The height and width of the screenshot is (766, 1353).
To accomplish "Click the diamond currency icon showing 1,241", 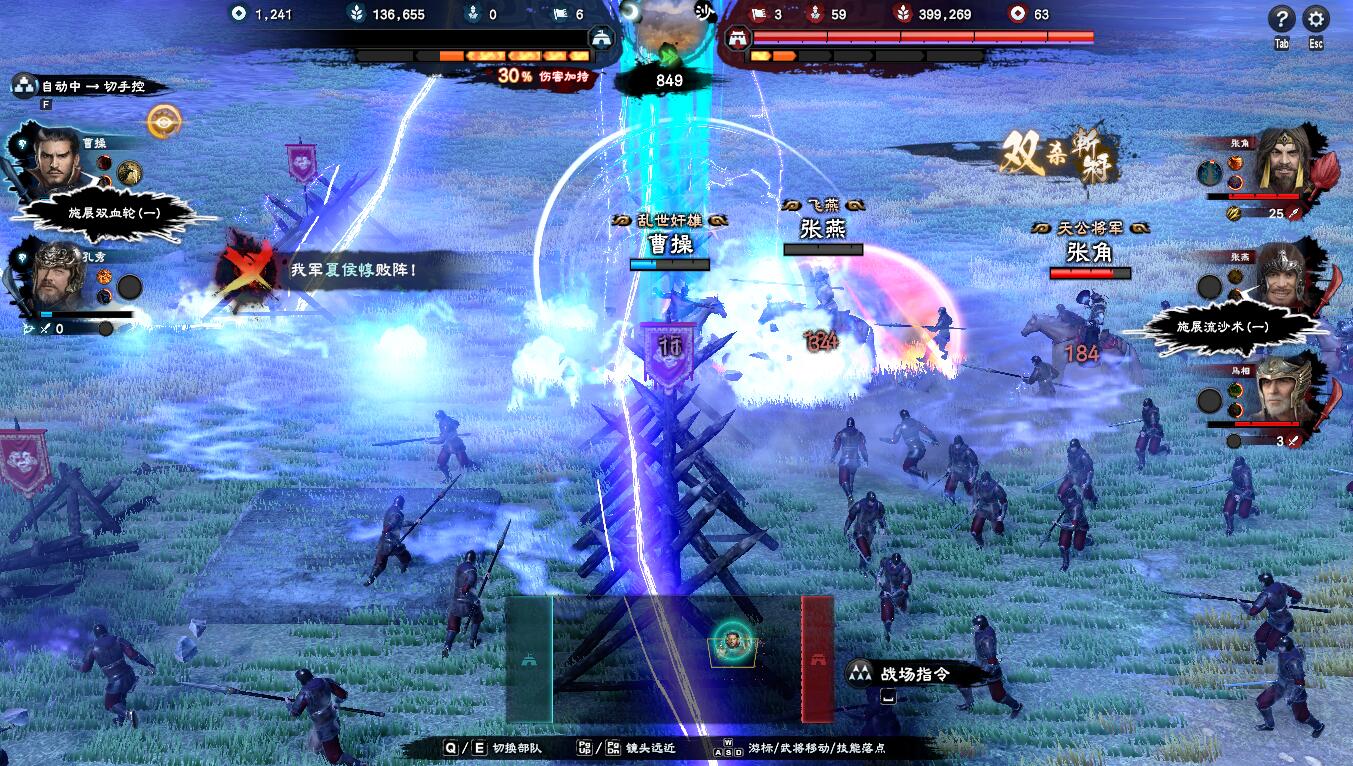I will (x=239, y=14).
